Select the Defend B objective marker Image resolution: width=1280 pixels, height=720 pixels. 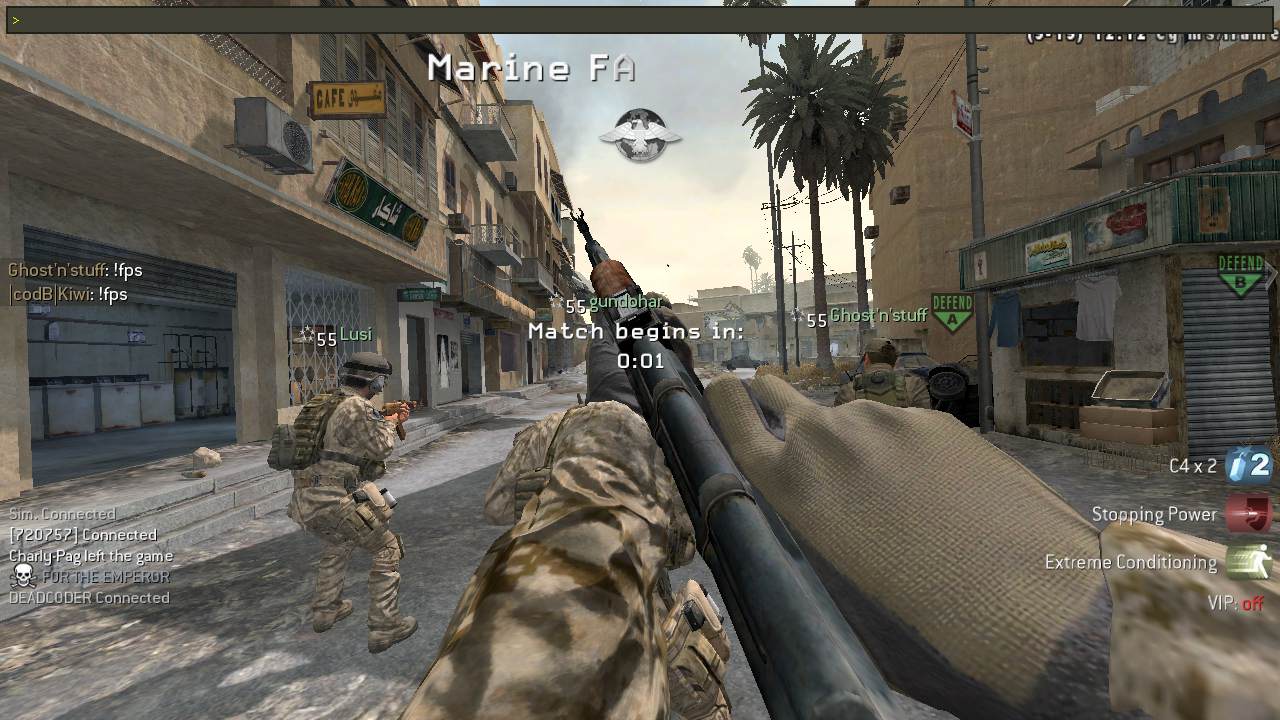click(x=1241, y=275)
